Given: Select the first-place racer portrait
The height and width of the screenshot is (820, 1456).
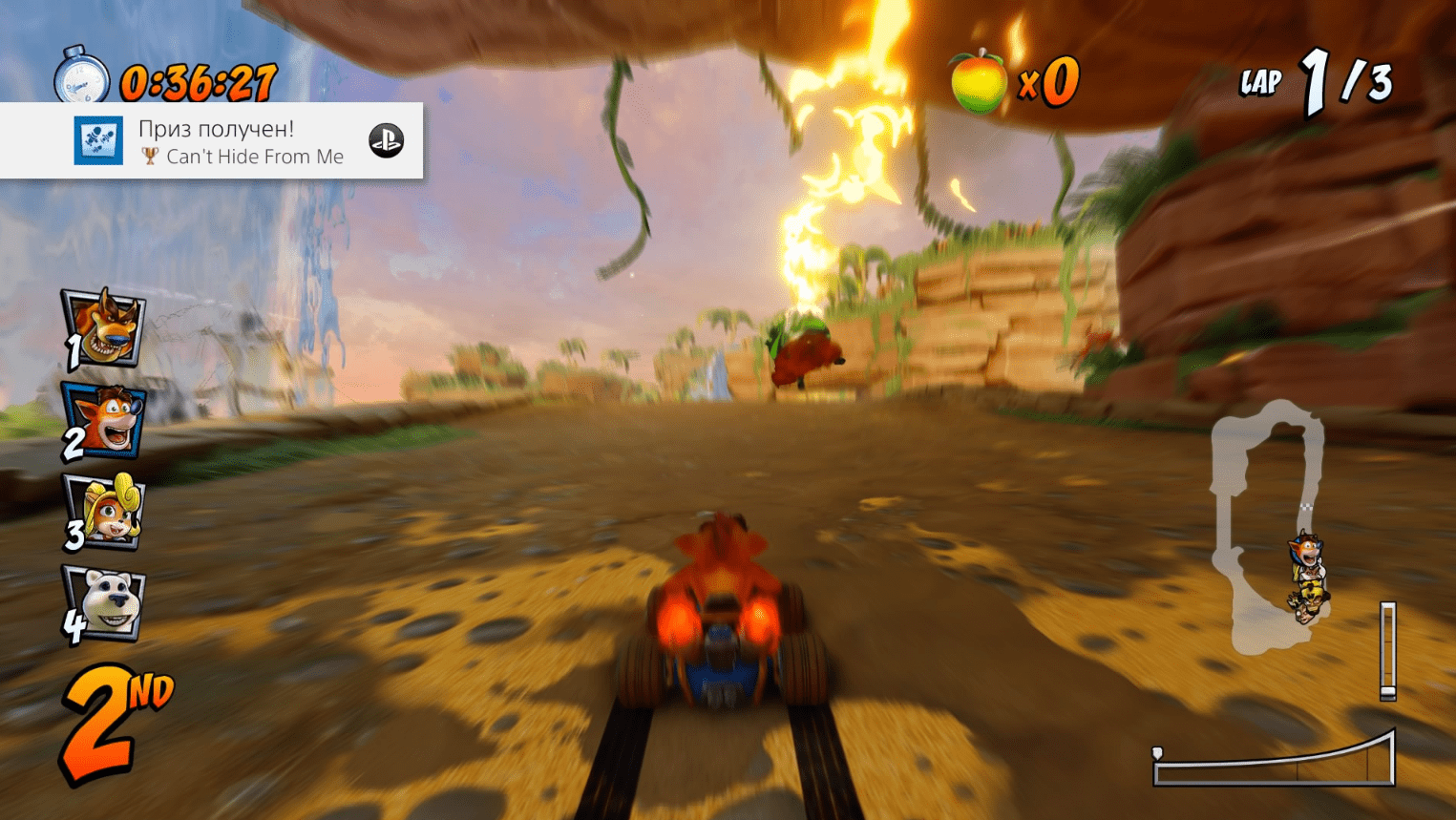Looking at the screenshot, I should pyautogui.click(x=105, y=328).
